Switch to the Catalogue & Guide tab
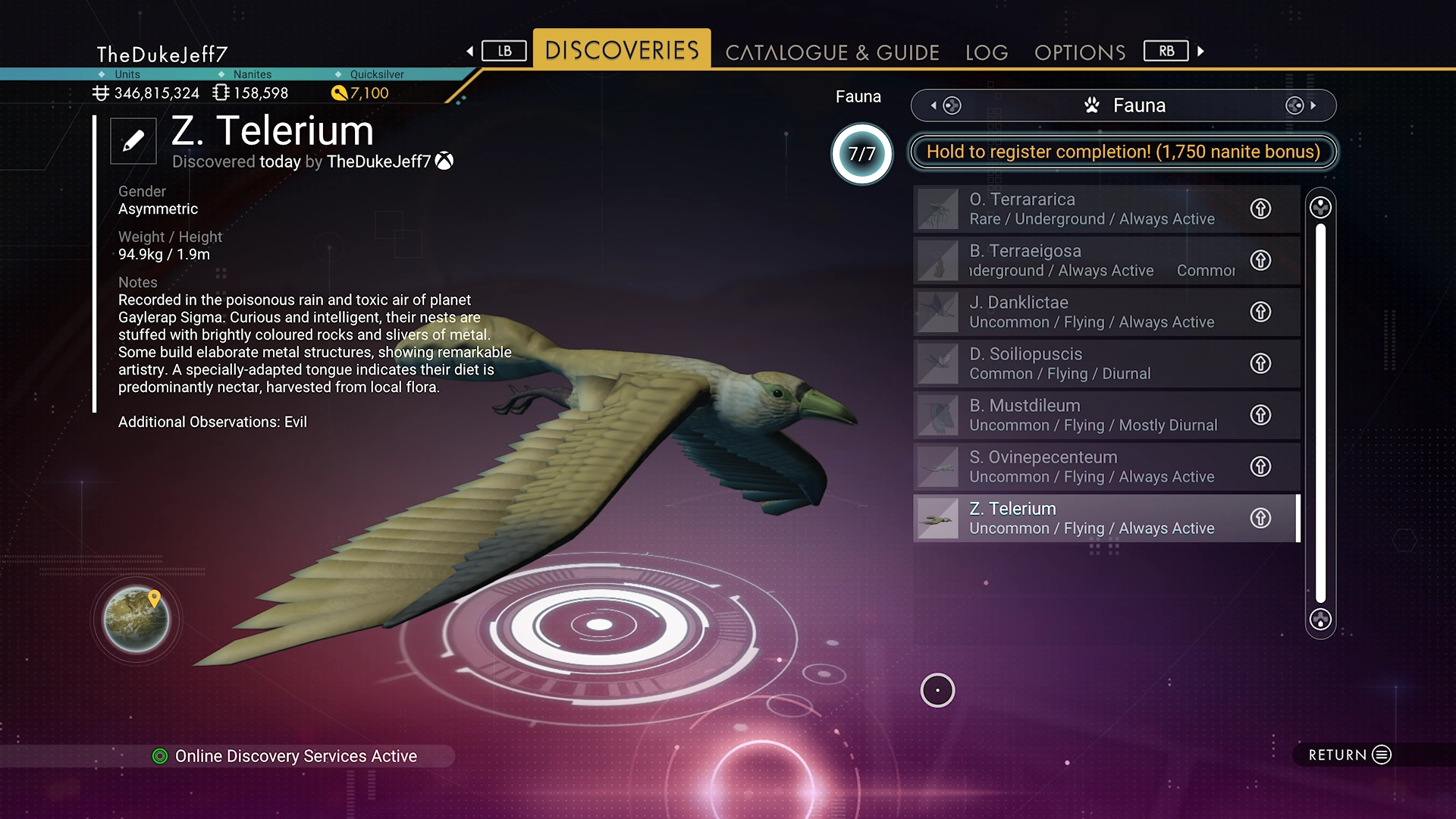Screen dimensions: 1456x819 click(832, 52)
